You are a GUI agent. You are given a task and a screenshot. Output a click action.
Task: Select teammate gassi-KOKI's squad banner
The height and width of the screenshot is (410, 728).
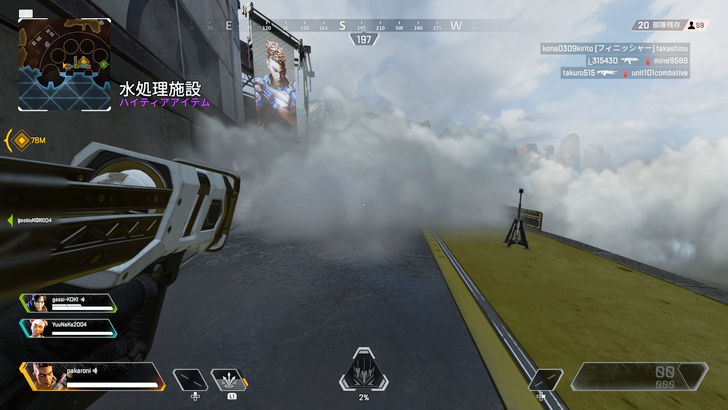click(x=67, y=303)
